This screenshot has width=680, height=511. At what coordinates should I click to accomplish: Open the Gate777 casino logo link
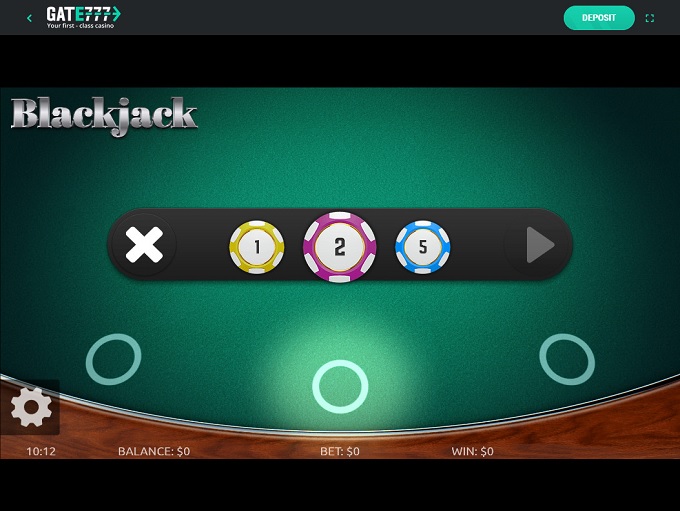pyautogui.click(x=83, y=16)
